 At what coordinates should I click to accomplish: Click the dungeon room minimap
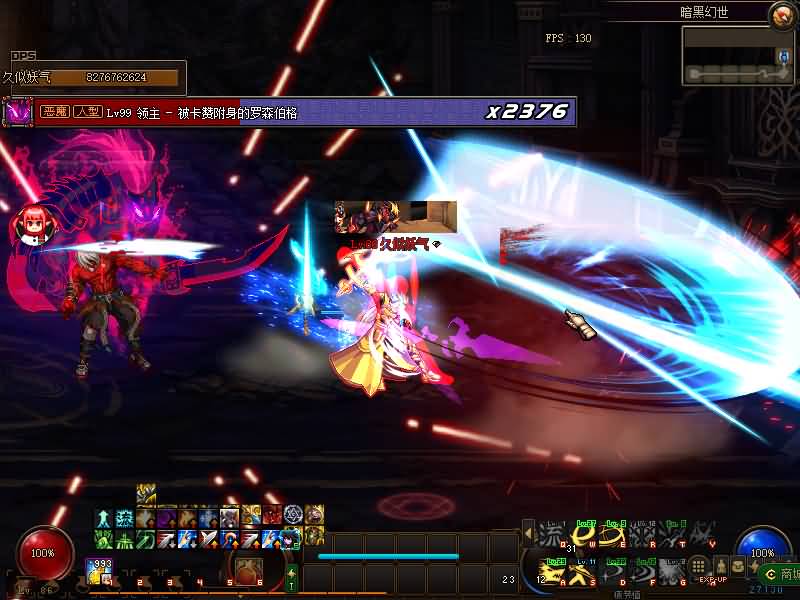[739, 56]
